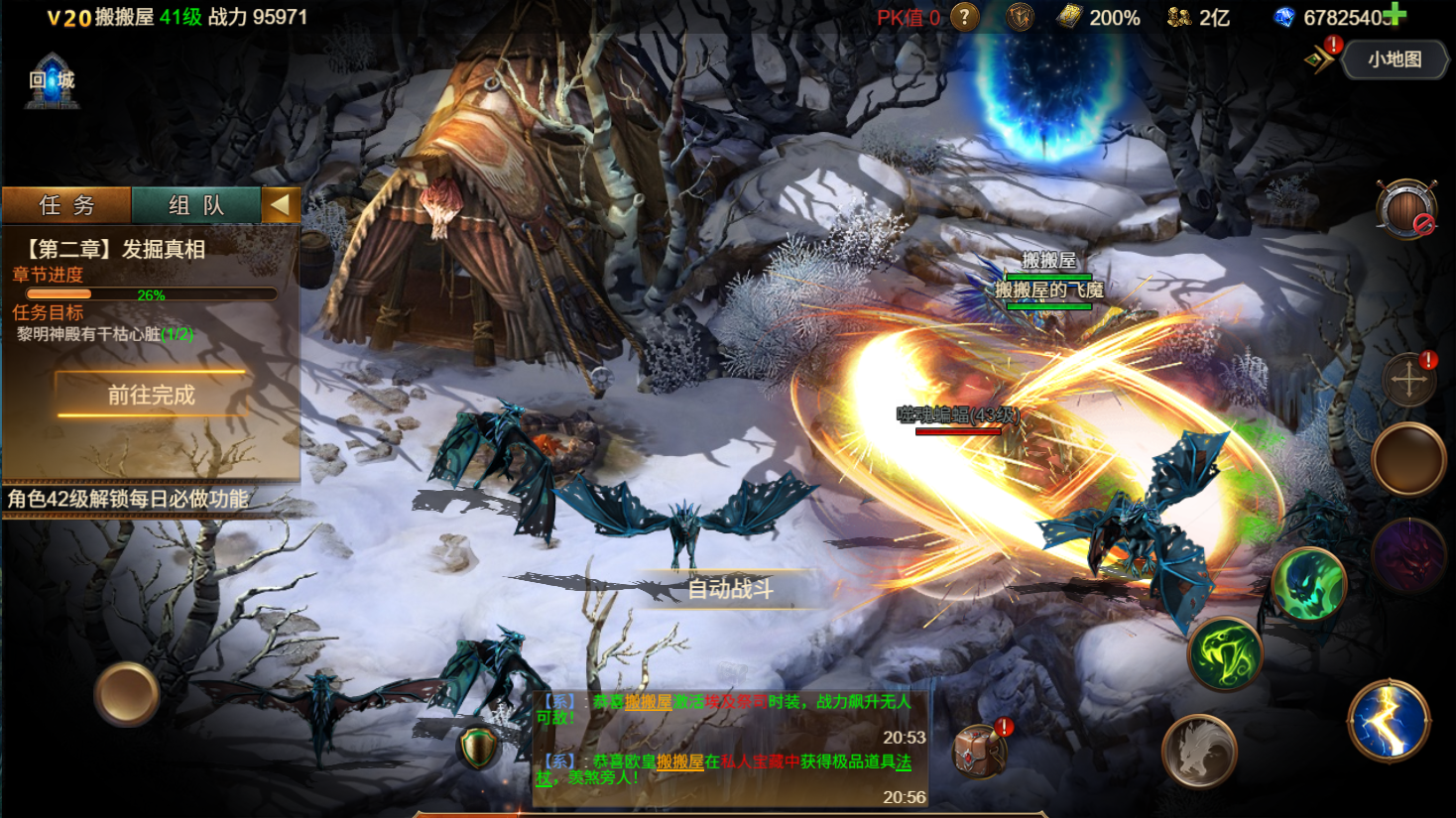1456x818 pixels.
Task: Activate the blue lightning bolt skill
Action: [1389, 721]
